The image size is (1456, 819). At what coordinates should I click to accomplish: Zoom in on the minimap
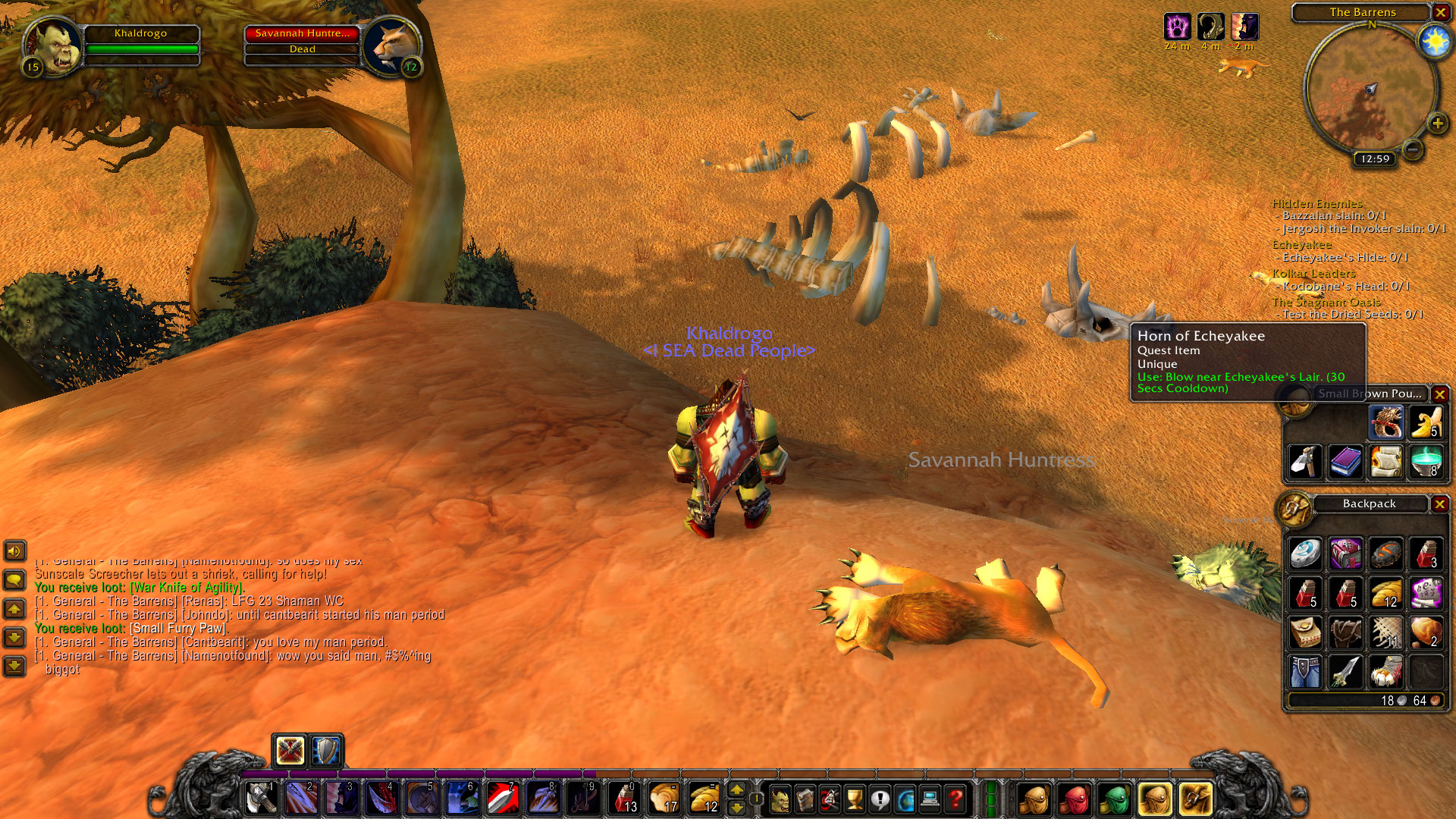1437,123
